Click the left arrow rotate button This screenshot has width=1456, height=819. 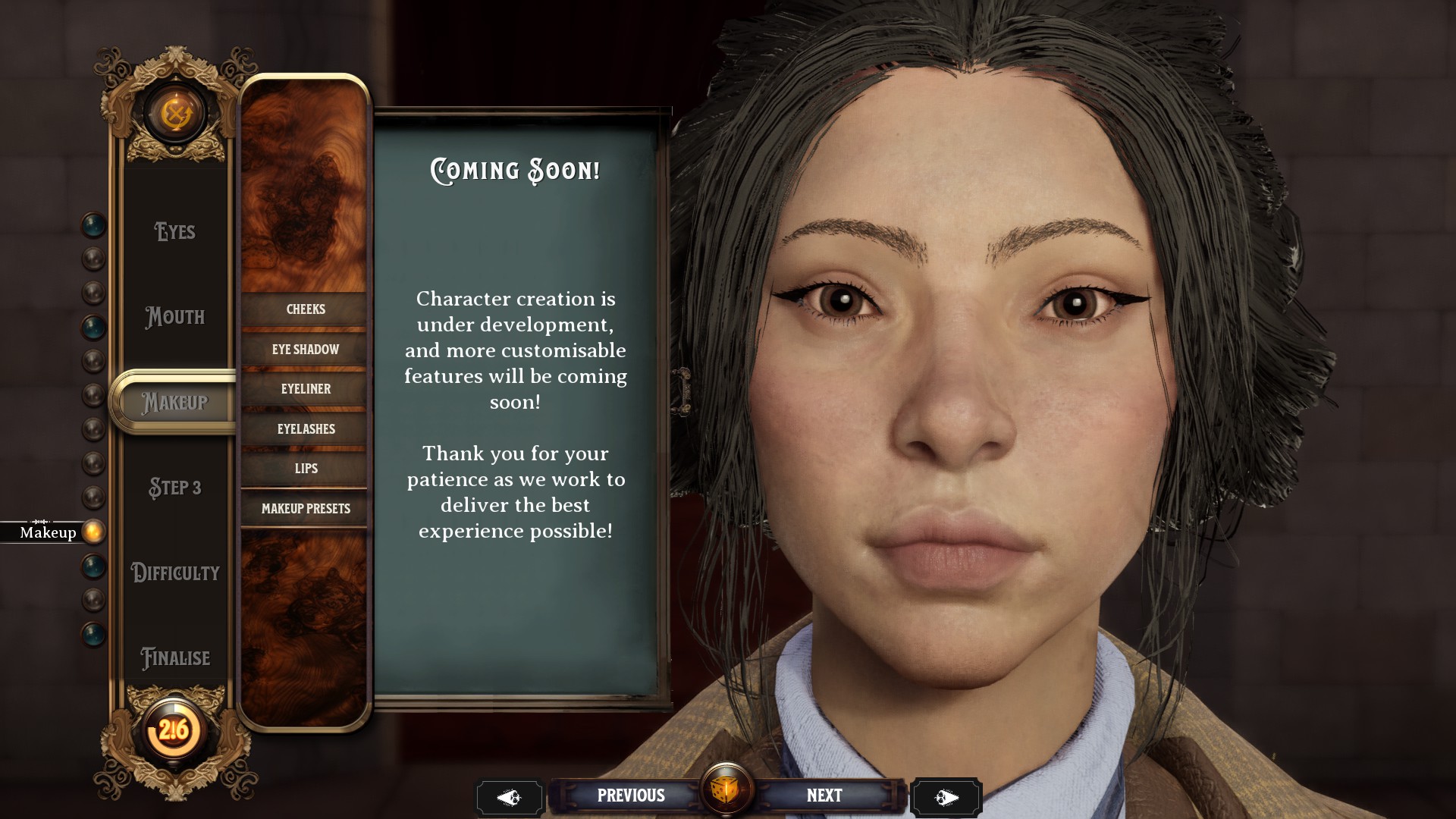tap(509, 798)
